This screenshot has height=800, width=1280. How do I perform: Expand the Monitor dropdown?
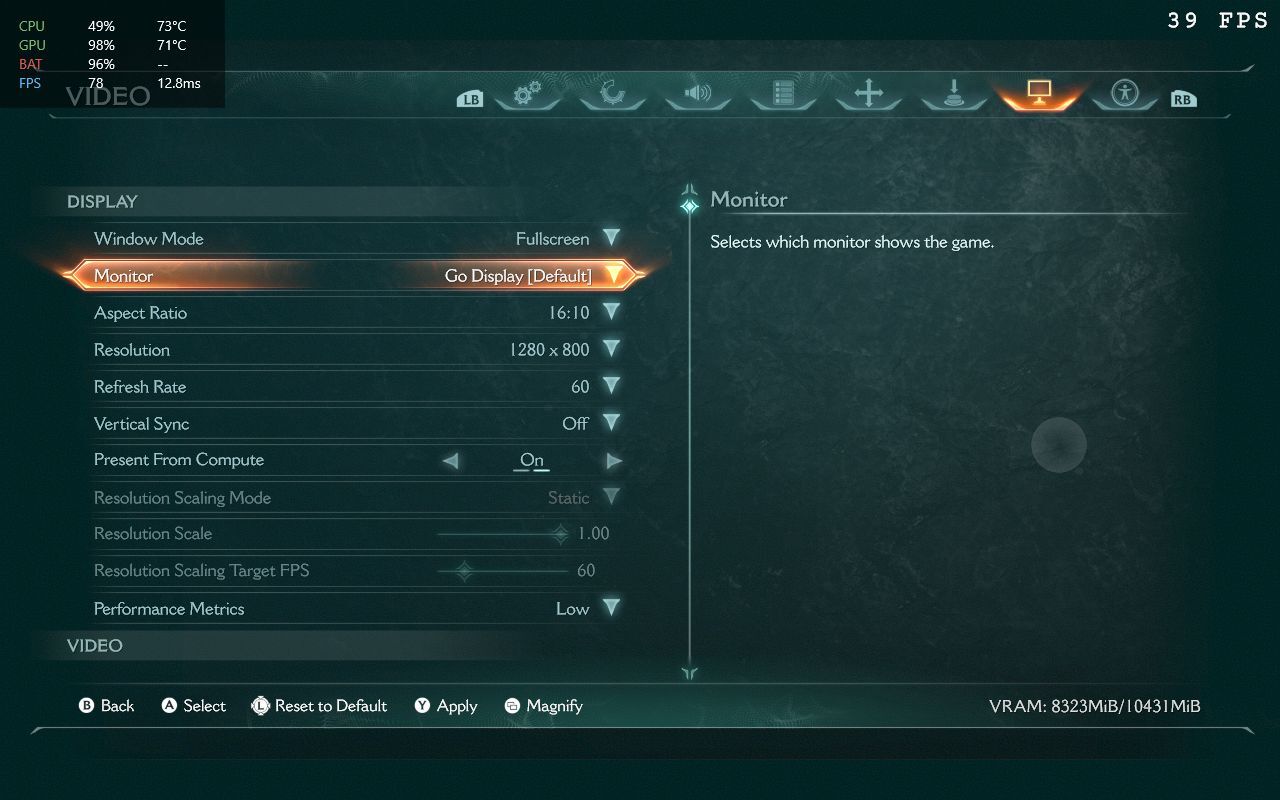click(x=613, y=275)
